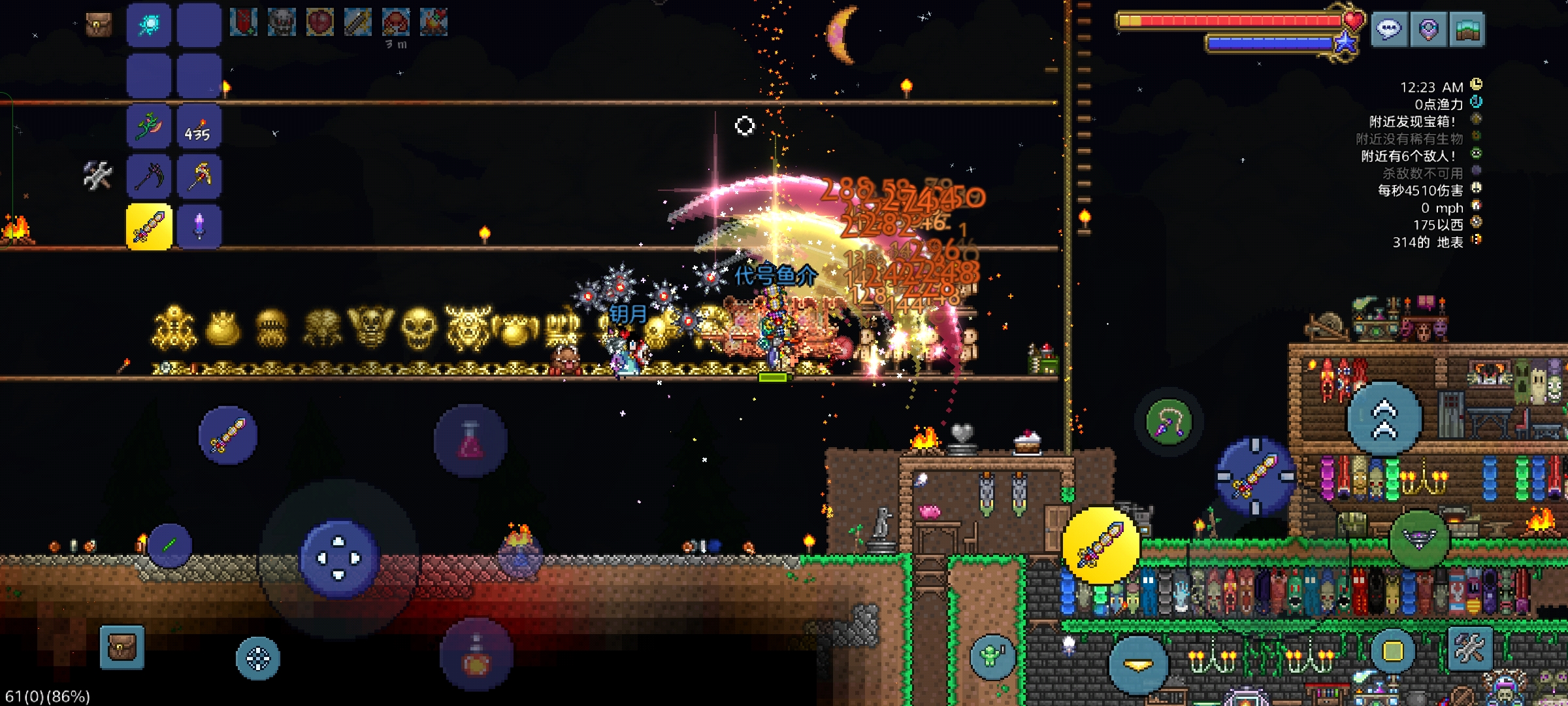This screenshot has height=706, width=1568.
Task: Tap the jump double-arrow button
Action: point(1384,419)
